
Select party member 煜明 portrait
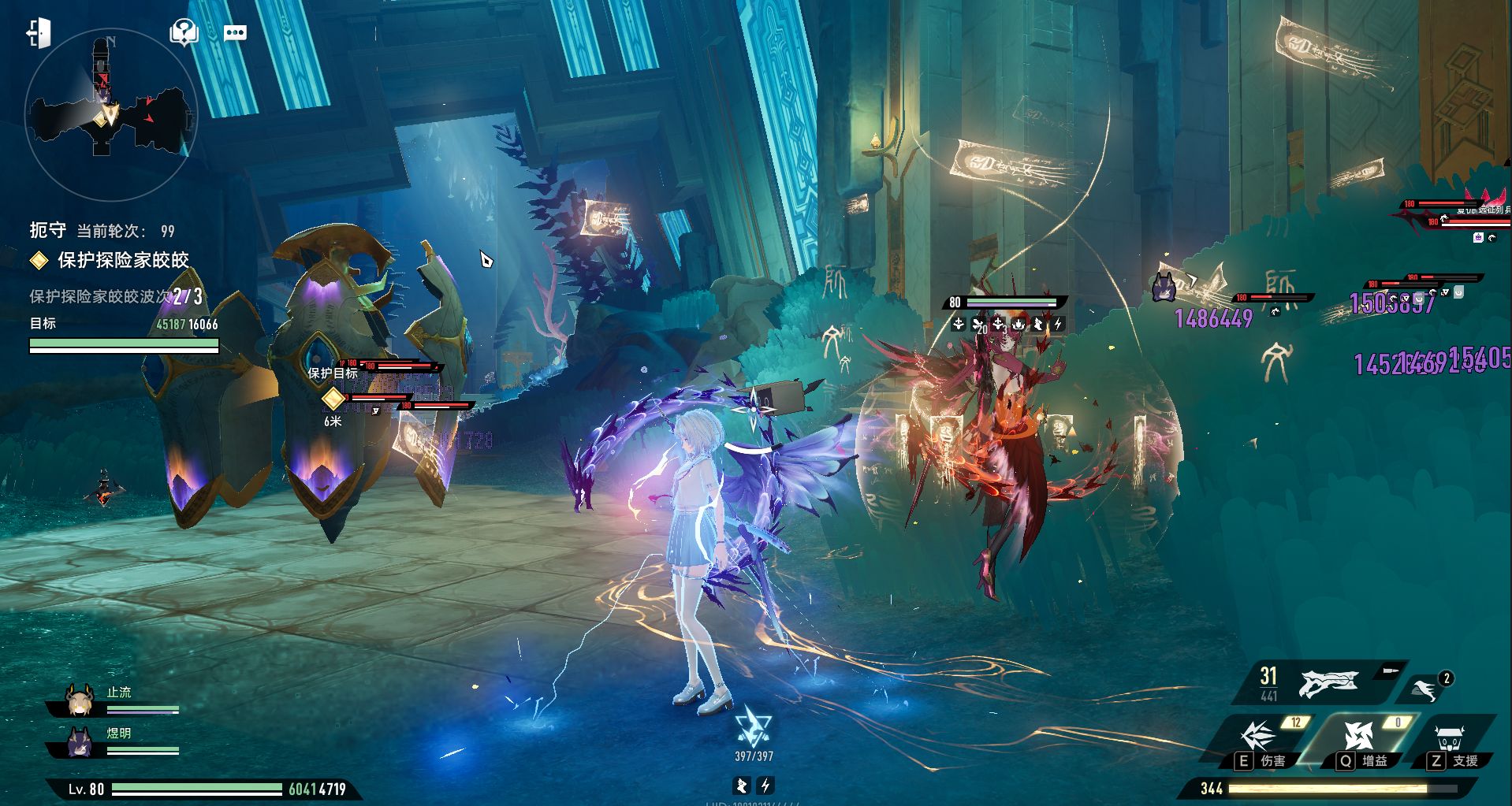(x=80, y=741)
